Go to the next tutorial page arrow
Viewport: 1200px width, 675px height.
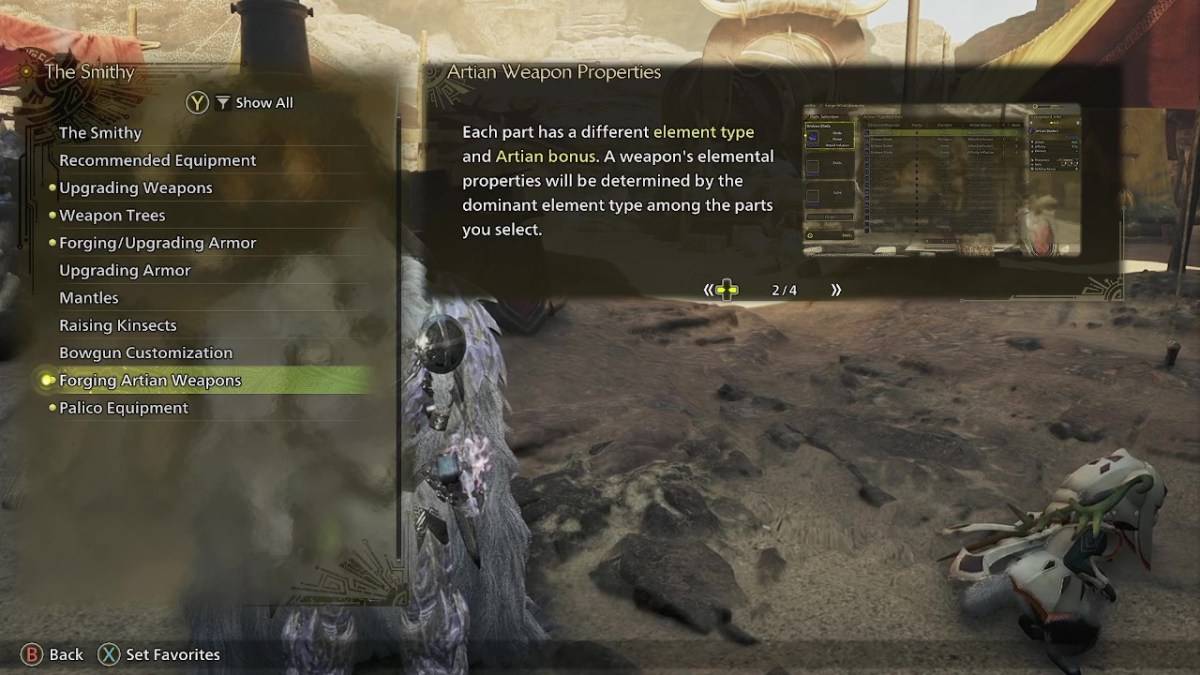click(836, 290)
